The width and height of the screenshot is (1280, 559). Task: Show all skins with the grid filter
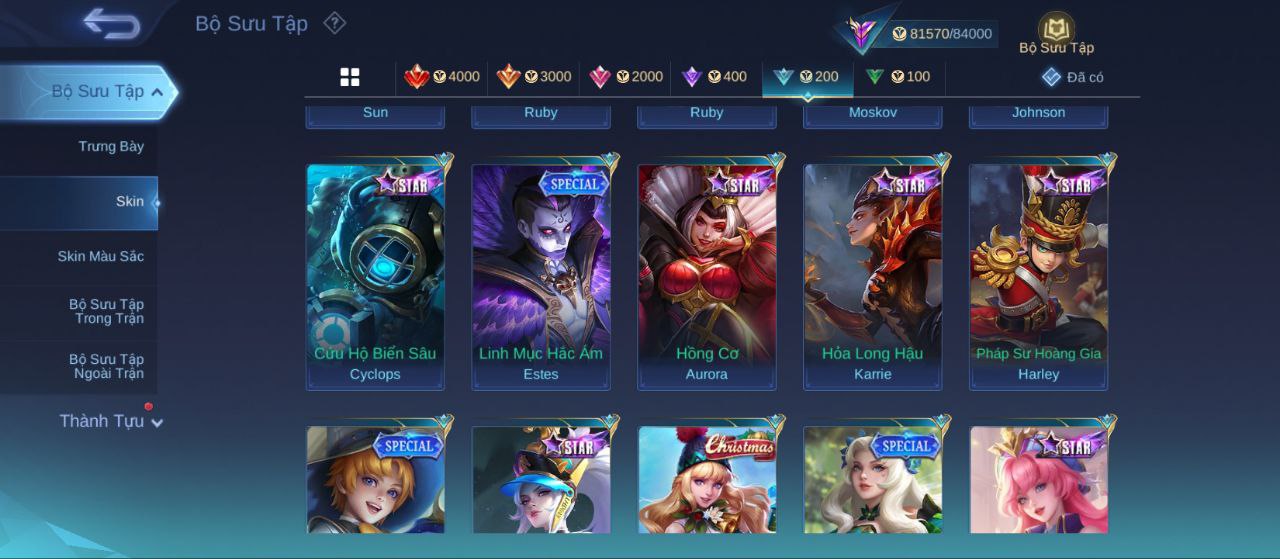click(350, 77)
